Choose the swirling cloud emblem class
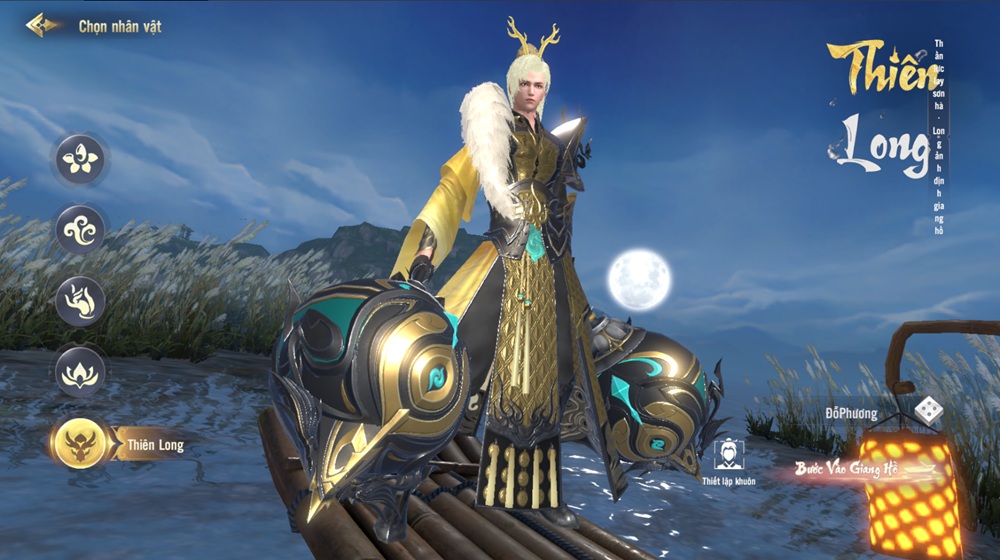The height and width of the screenshot is (560, 1000). point(80,230)
